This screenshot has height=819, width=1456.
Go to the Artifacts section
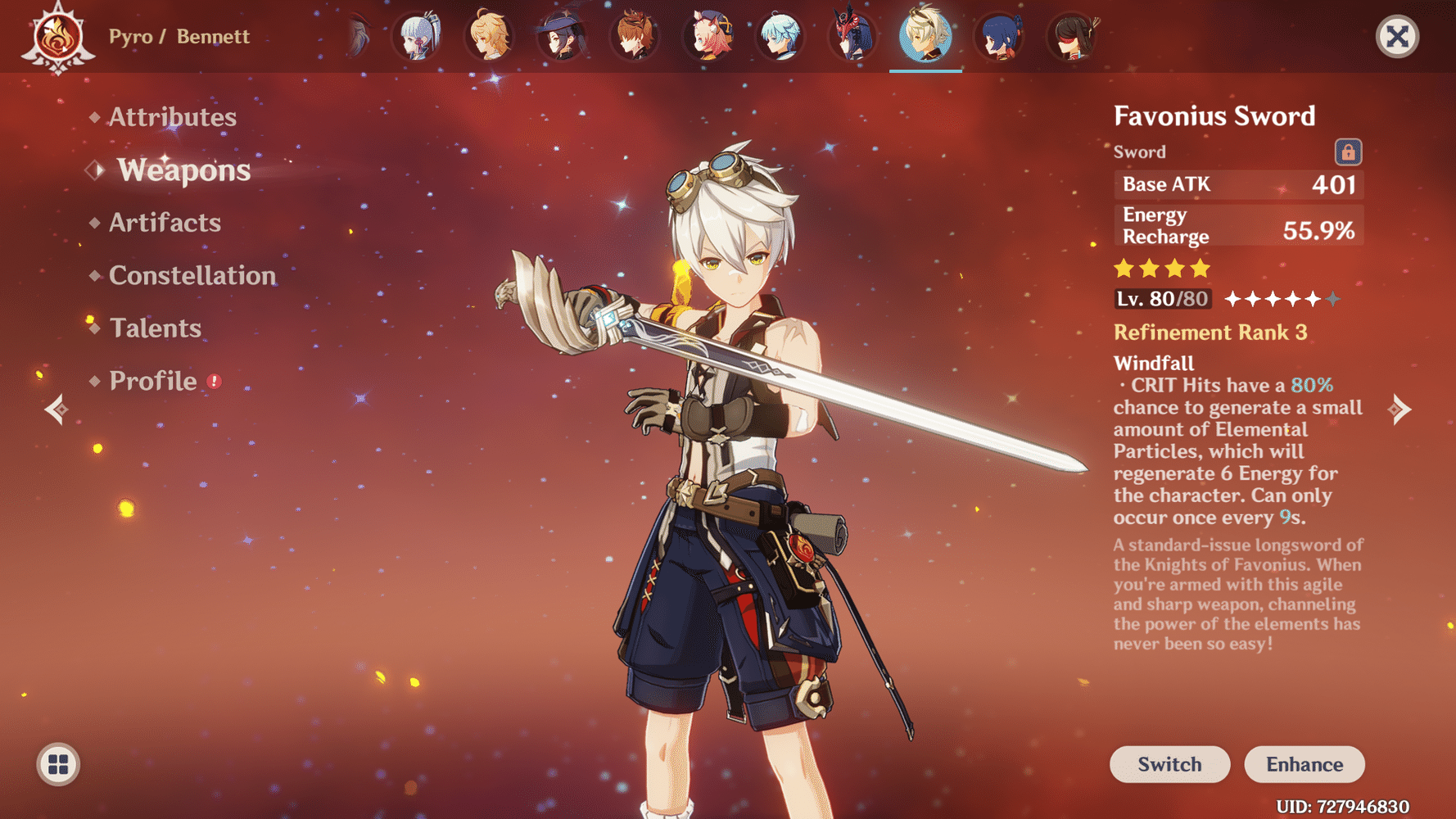tap(165, 223)
